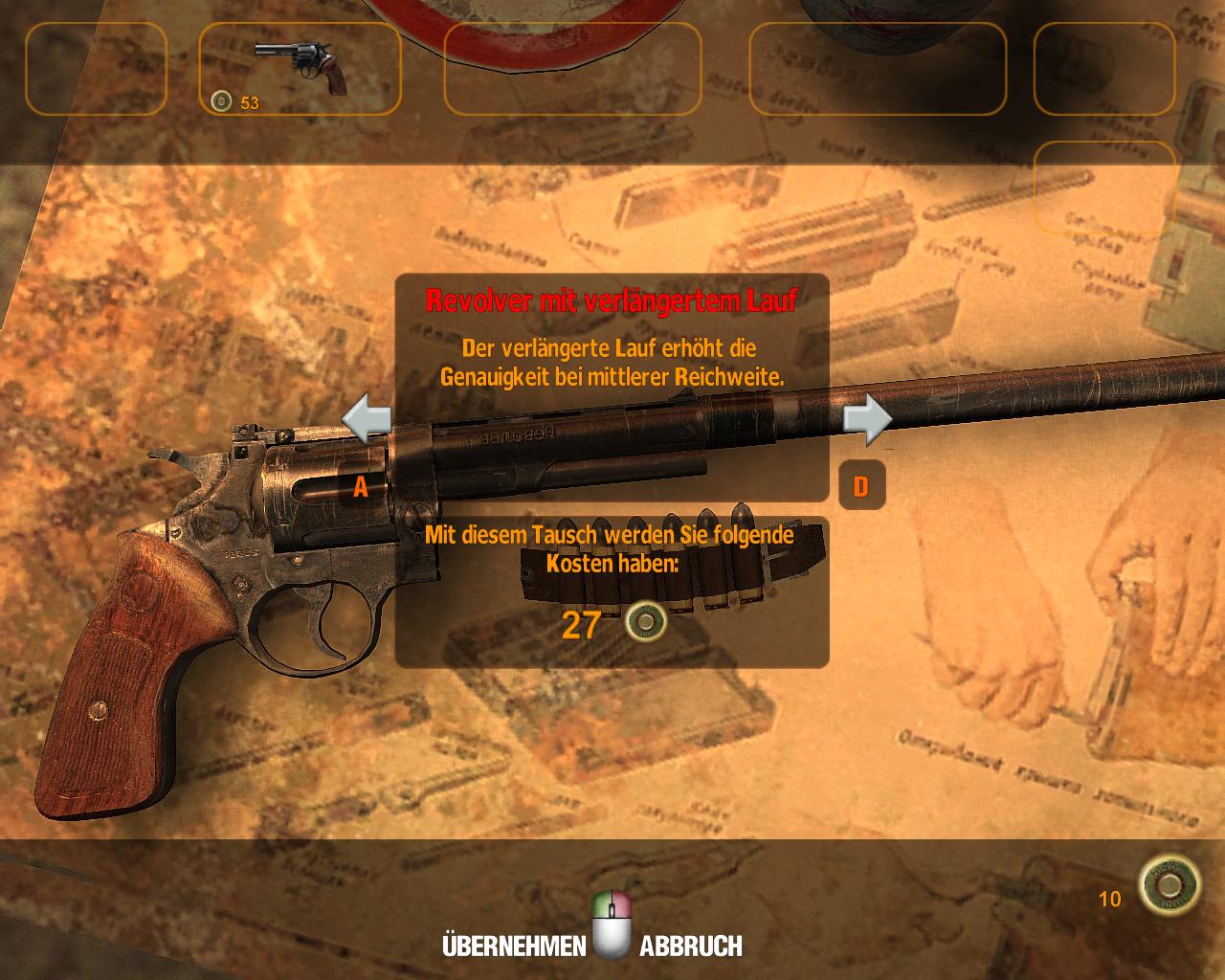Cancel the trade with Abbruch
This screenshot has height=980, width=1225.
tap(690, 947)
